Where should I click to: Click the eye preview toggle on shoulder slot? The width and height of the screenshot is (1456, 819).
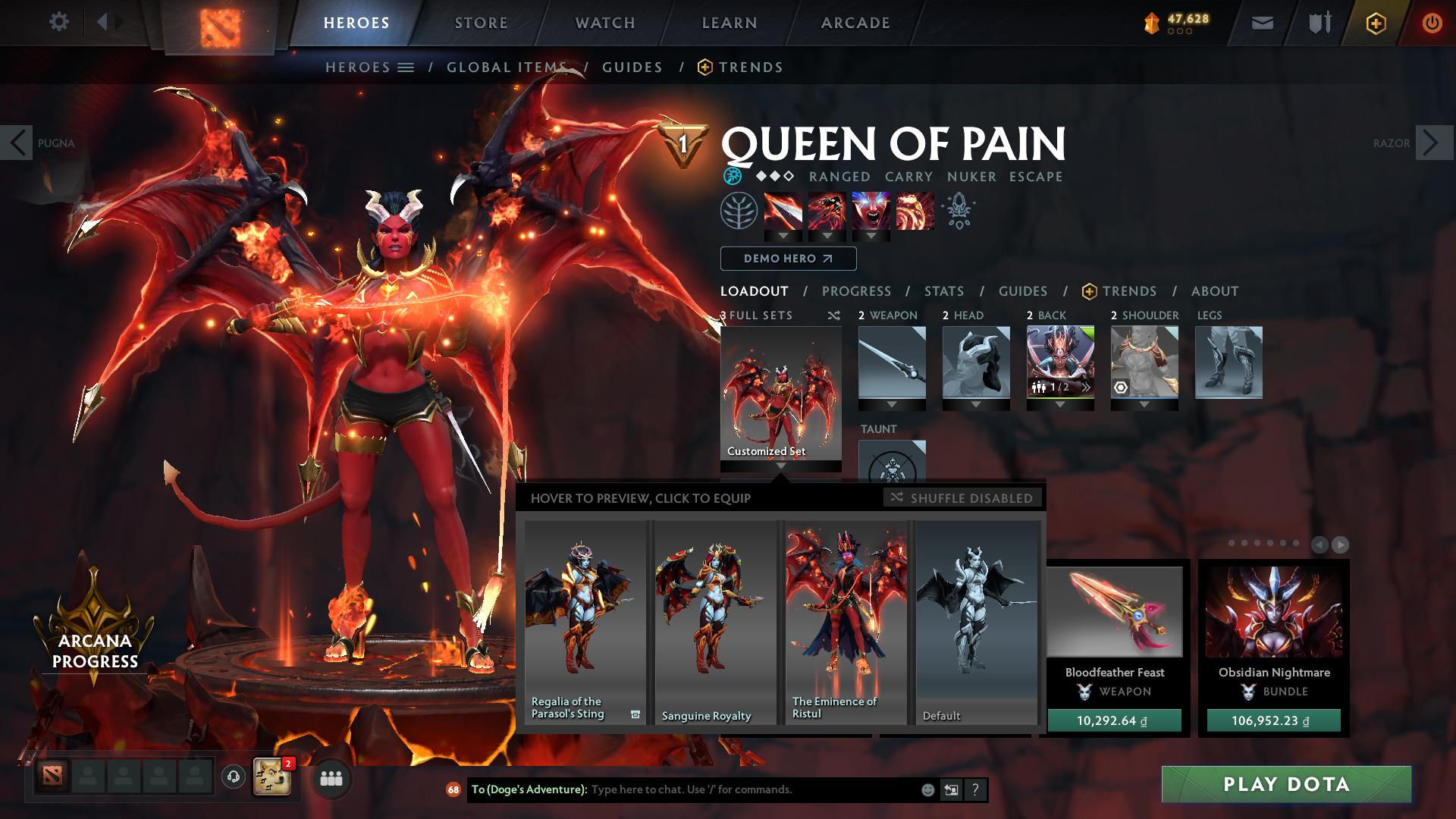coord(1122,389)
